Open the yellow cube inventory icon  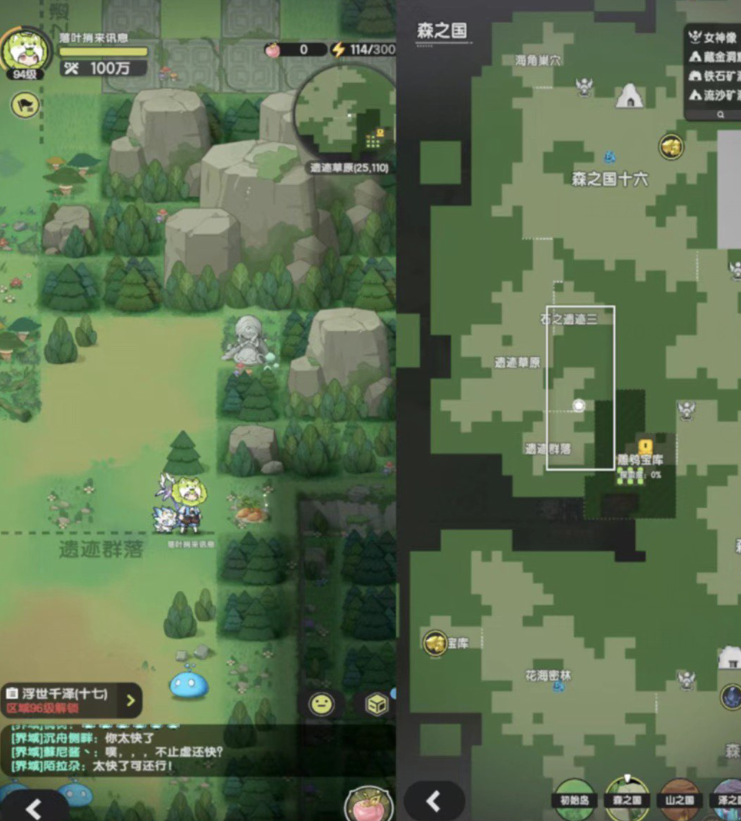[375, 703]
